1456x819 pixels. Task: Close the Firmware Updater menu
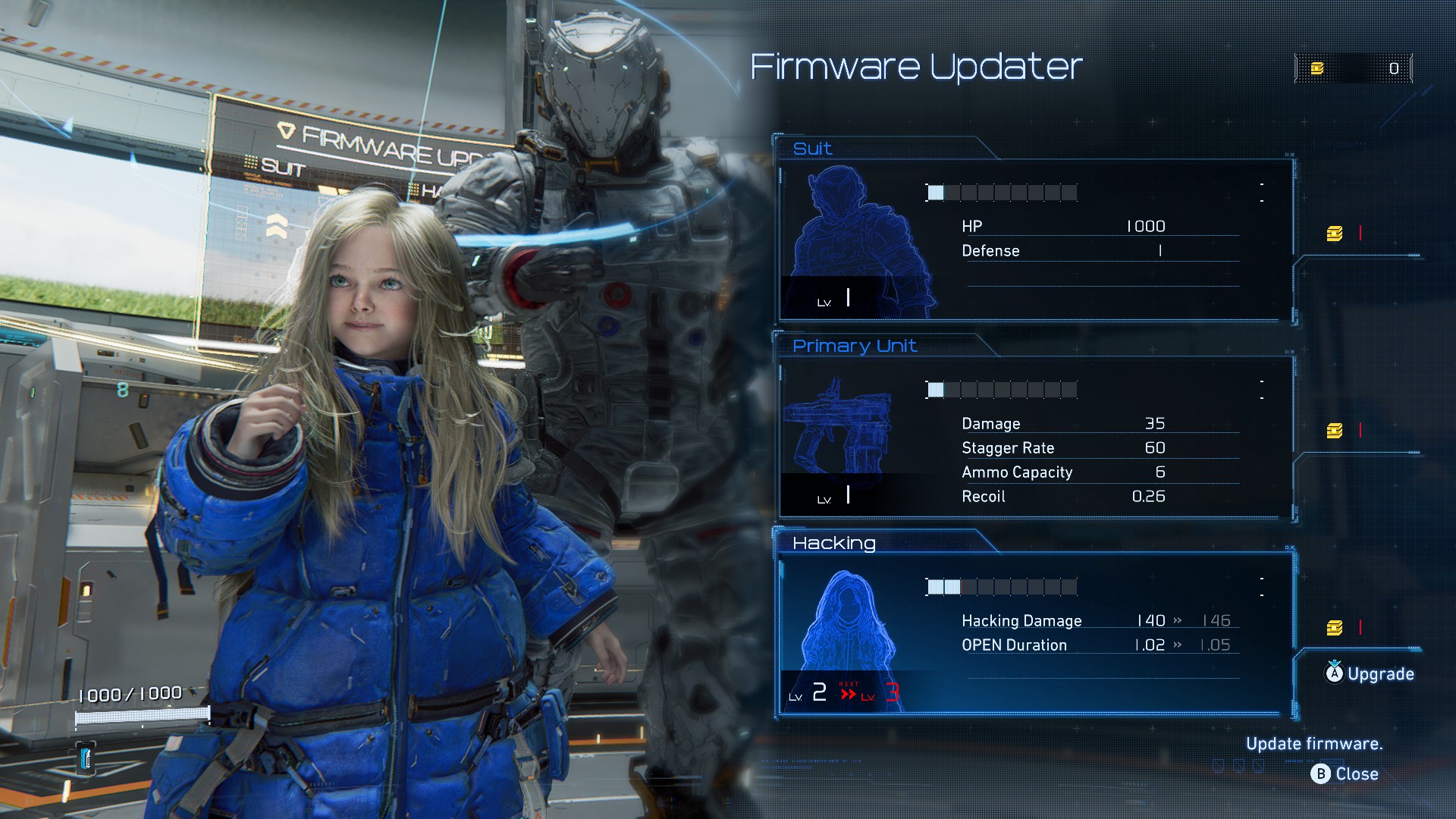click(1345, 773)
